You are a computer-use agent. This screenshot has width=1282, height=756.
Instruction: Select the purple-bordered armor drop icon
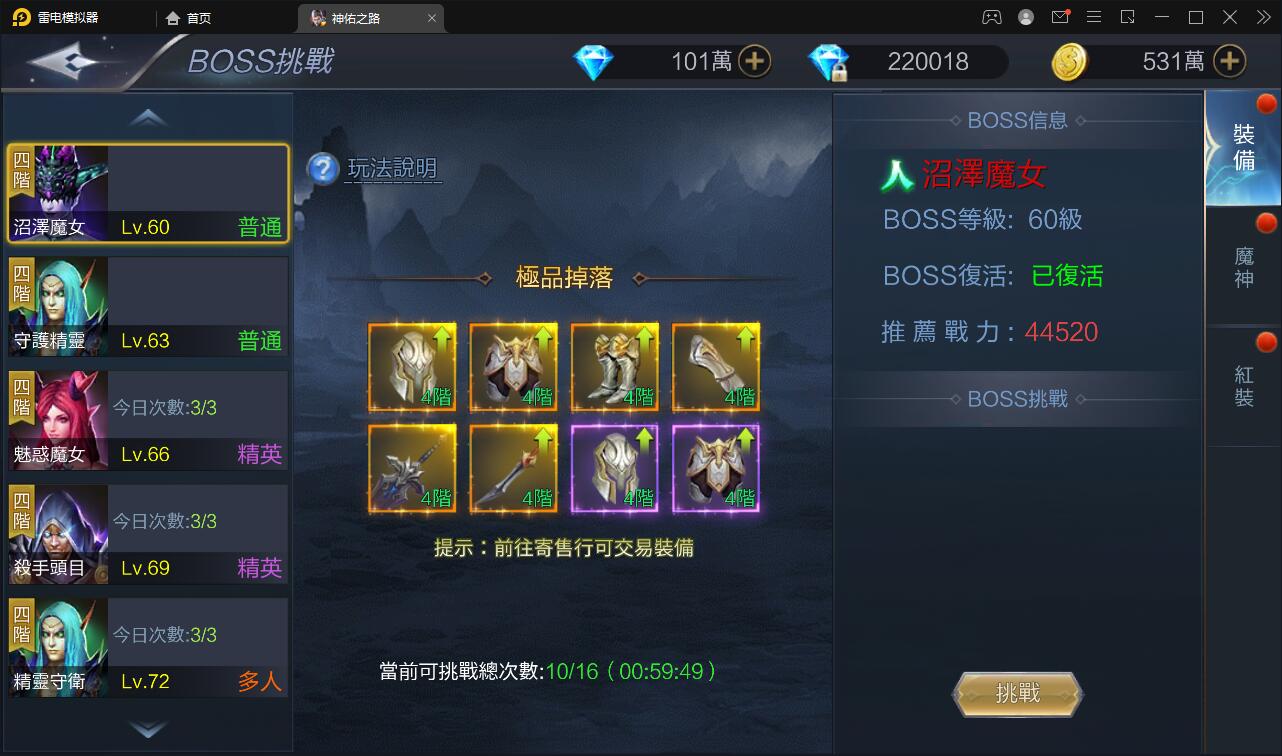(x=716, y=467)
